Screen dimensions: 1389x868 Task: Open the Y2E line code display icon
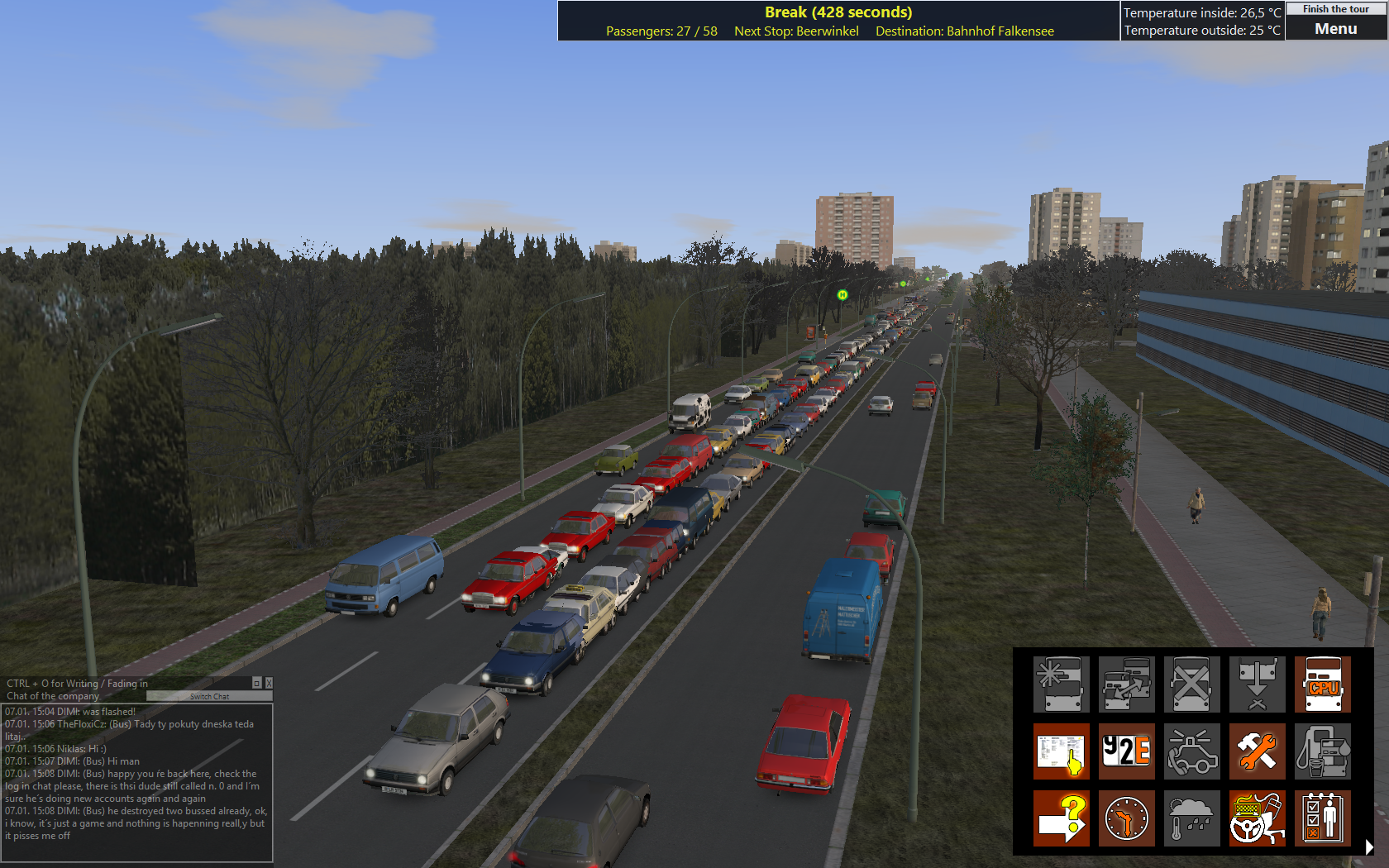pyautogui.click(x=1126, y=751)
